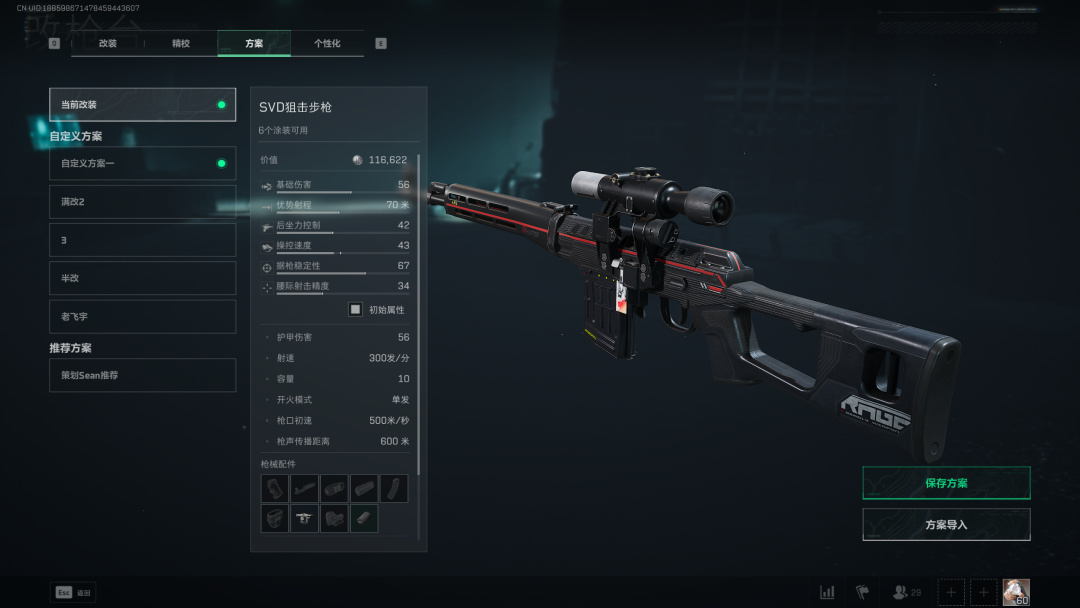Go to the 个性化 tab
The width and height of the screenshot is (1080, 608).
point(327,43)
